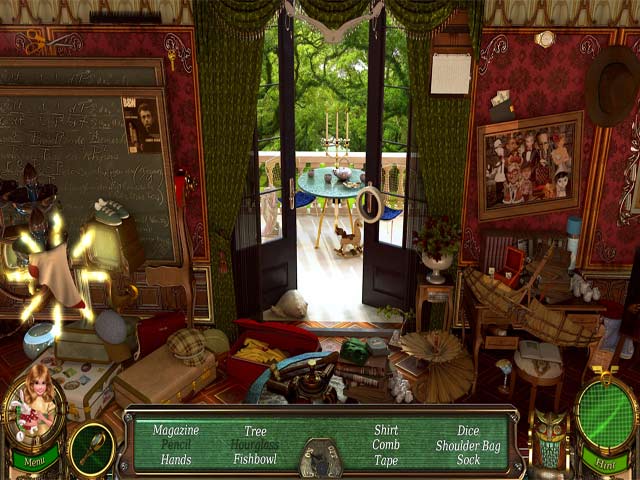Choose Shoulder Bag in the item list
The image size is (640, 480).
tap(467, 445)
